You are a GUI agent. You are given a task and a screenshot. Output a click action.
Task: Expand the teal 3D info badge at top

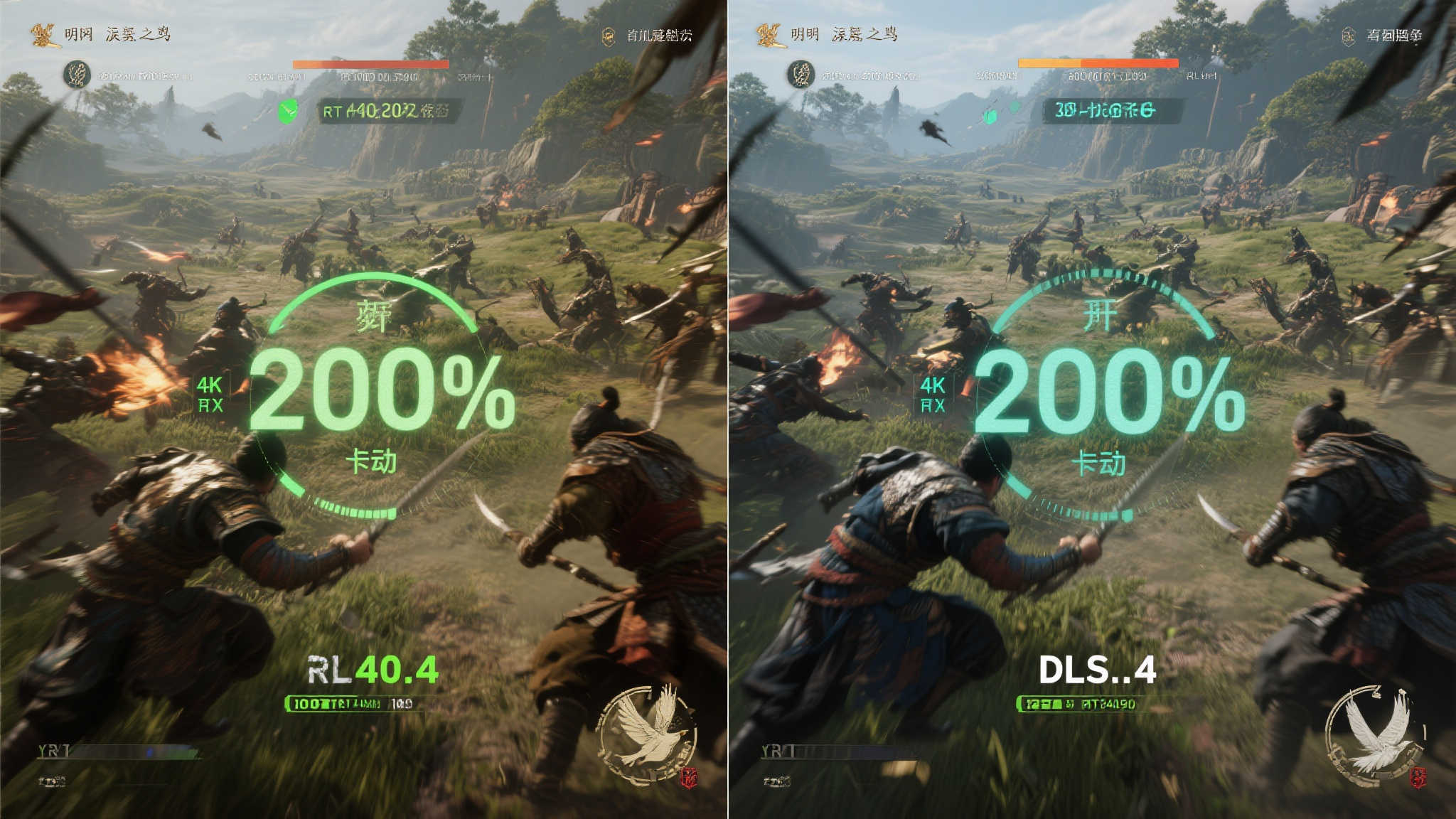click(x=1109, y=112)
